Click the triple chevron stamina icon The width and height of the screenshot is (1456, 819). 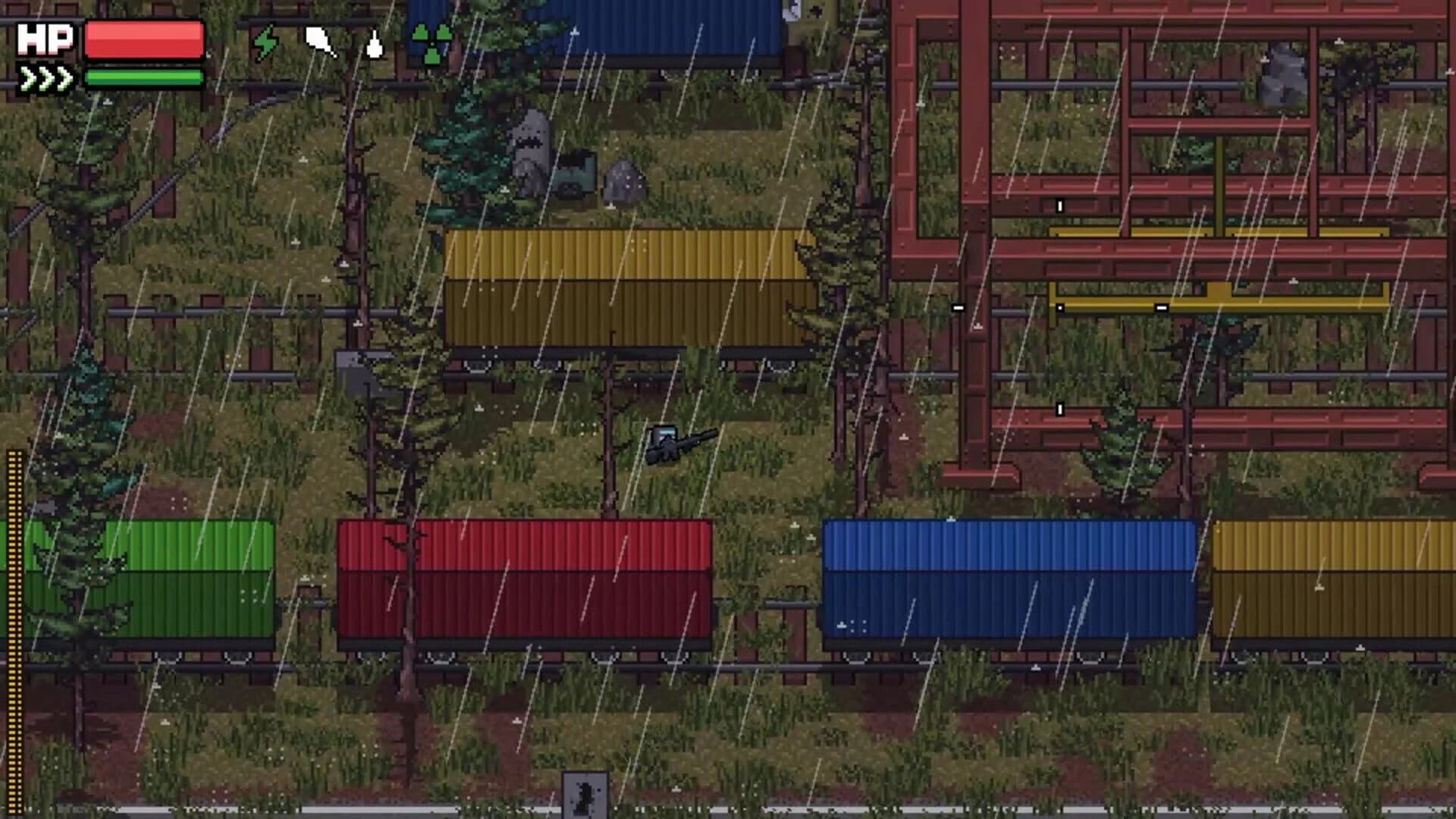(x=44, y=76)
